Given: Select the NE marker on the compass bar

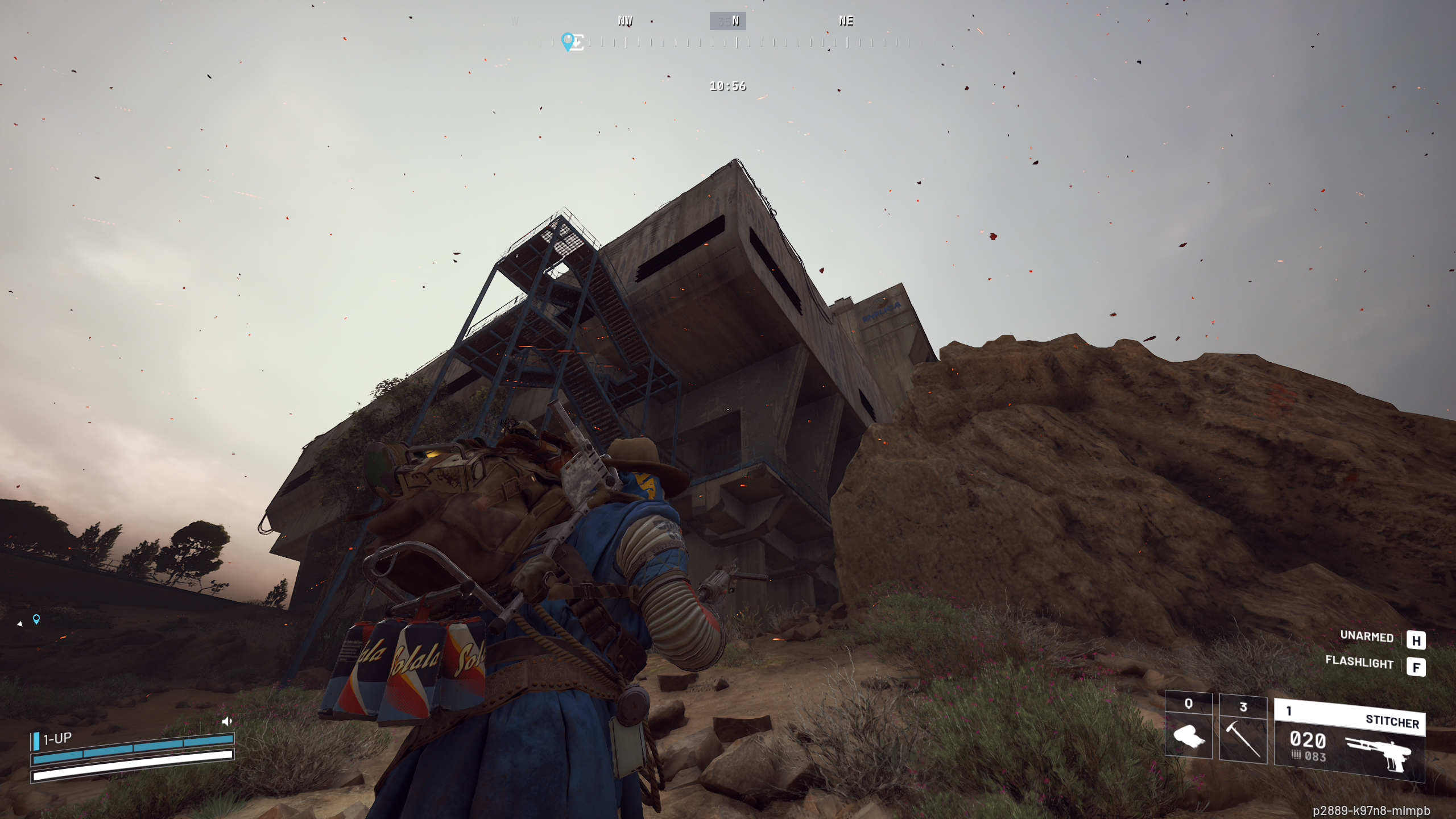Looking at the screenshot, I should (x=846, y=21).
